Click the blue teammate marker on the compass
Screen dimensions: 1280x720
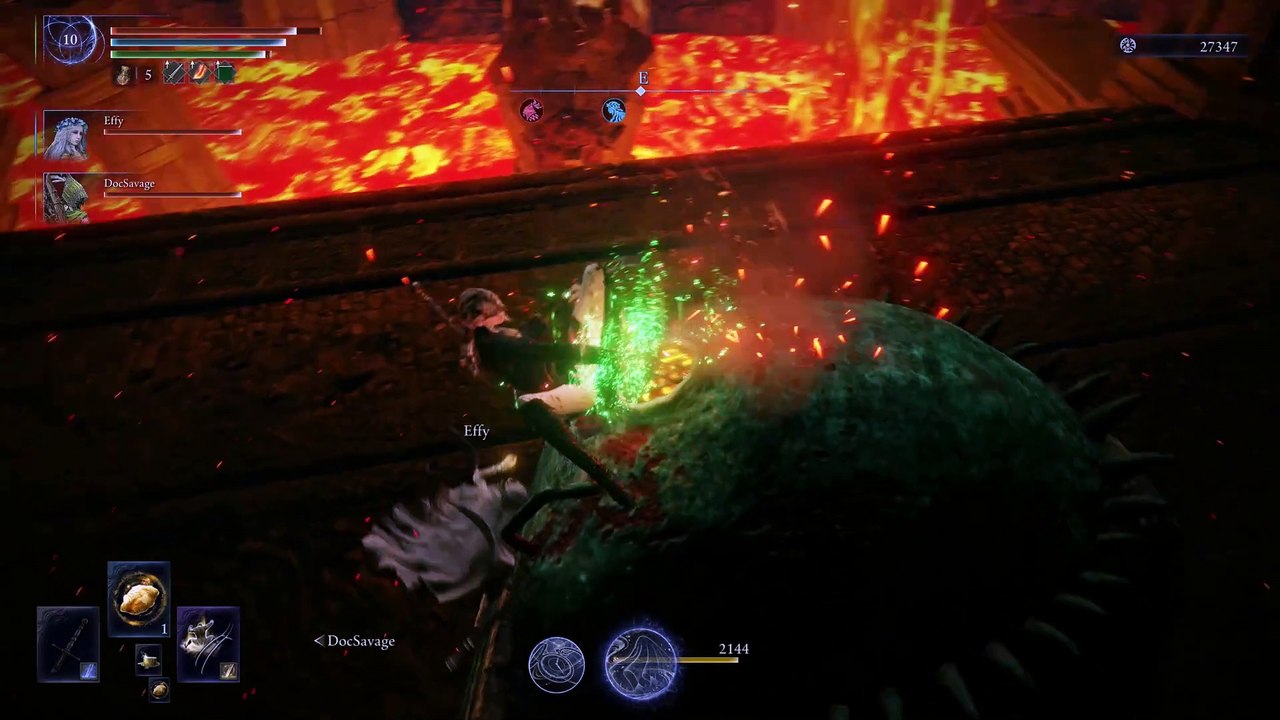coord(614,110)
